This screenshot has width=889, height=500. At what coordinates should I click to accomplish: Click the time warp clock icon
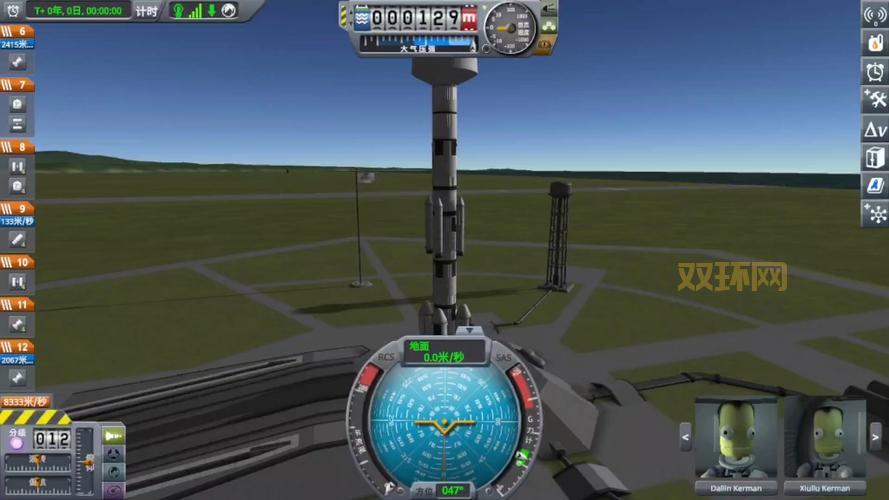pos(14,10)
